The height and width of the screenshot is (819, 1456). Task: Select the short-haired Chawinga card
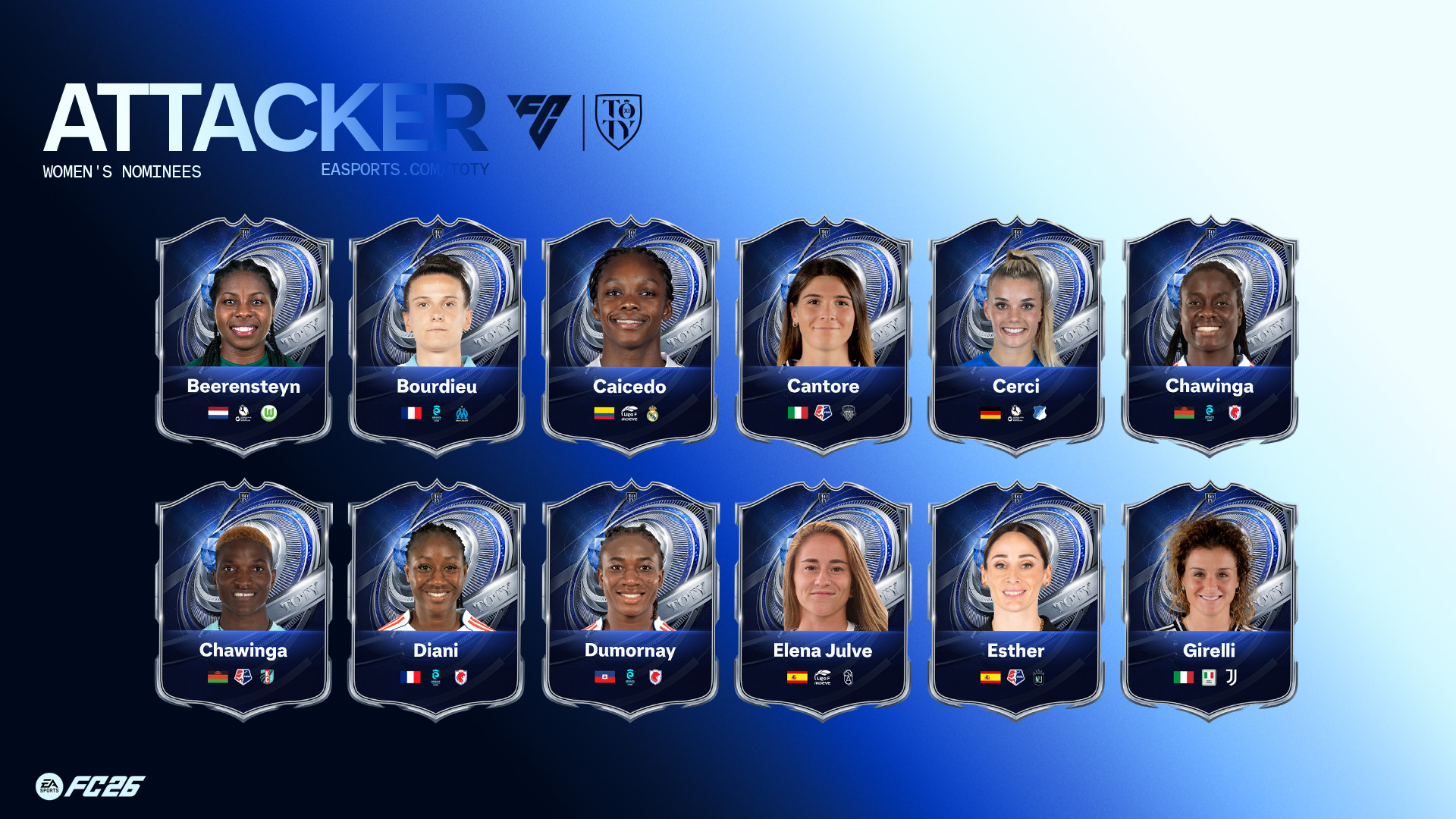pos(243,601)
